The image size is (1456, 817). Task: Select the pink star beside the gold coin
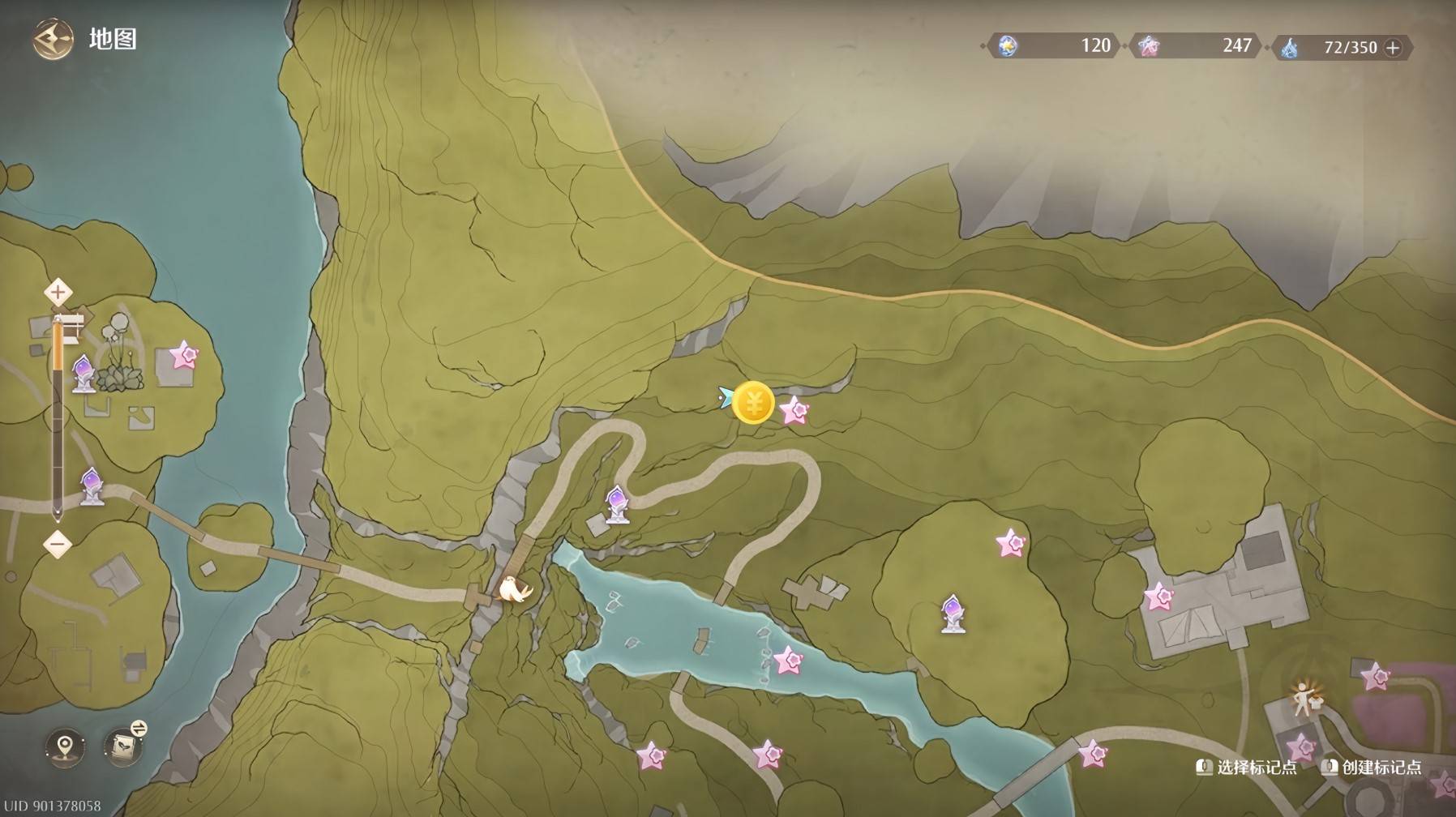coord(794,411)
